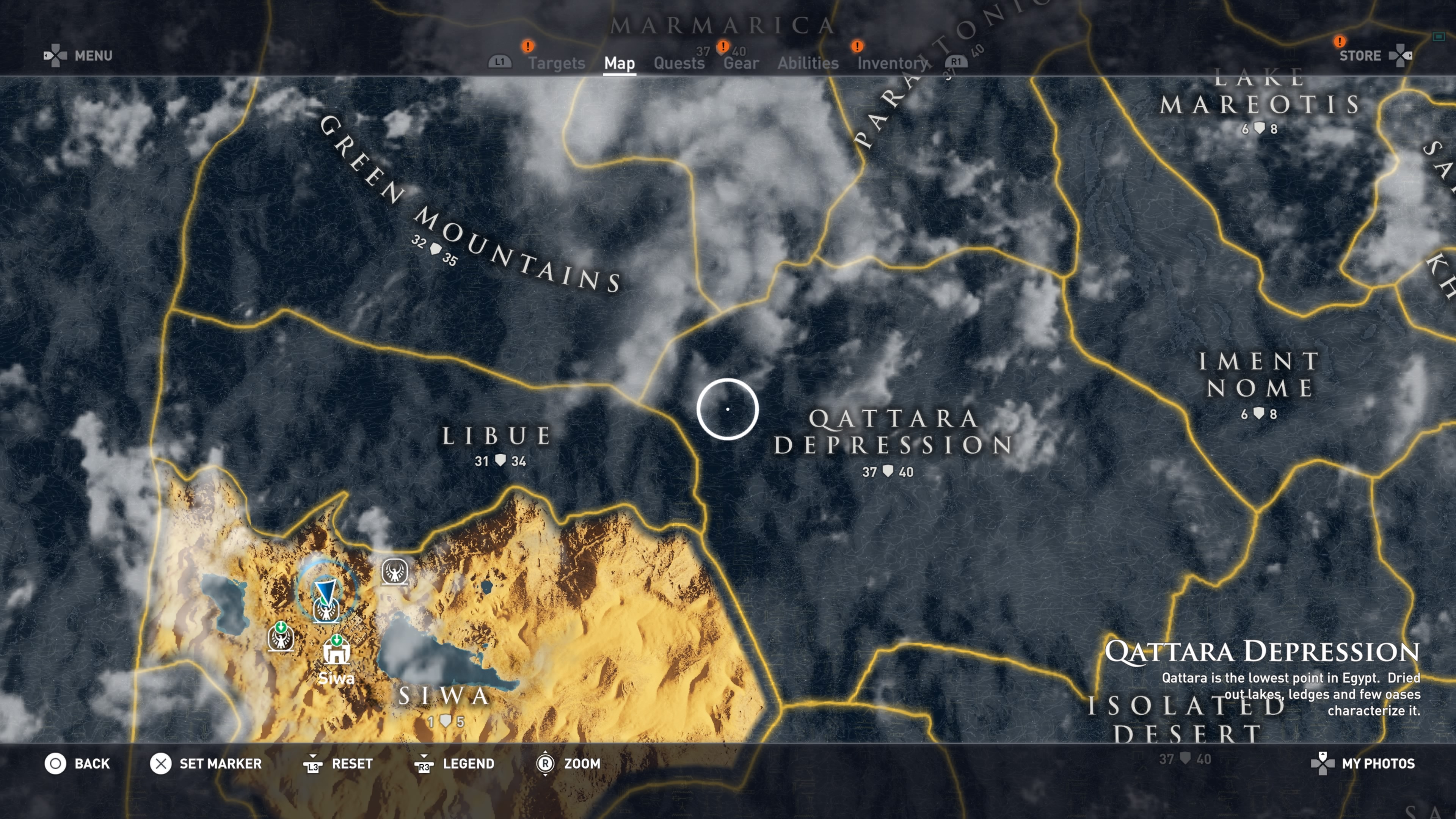Click the greyed-out eagle viewpoint in the clouds
The height and width of the screenshot is (819, 1456).
394,572
